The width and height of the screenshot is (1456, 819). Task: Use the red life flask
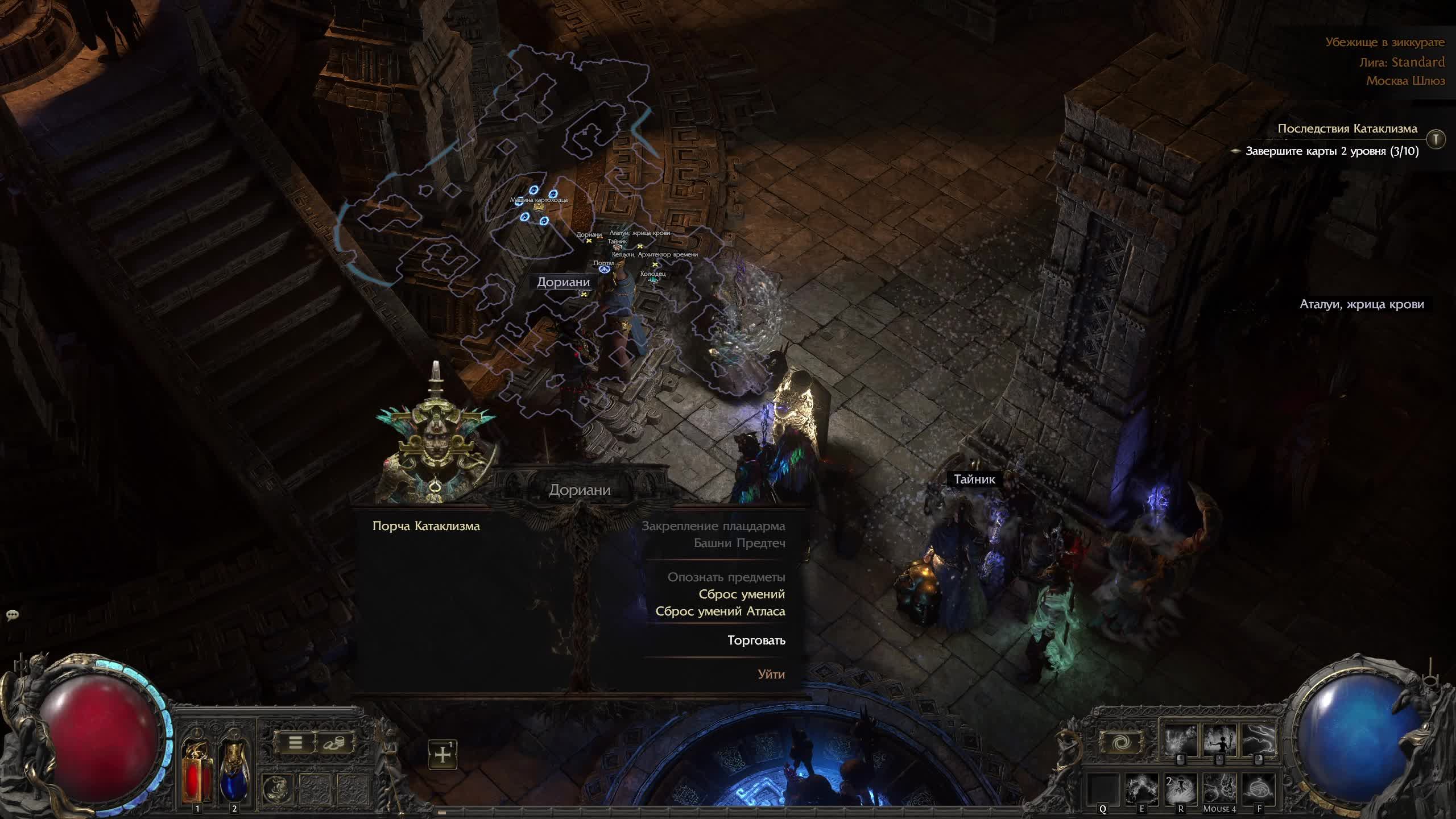pyautogui.click(x=197, y=768)
